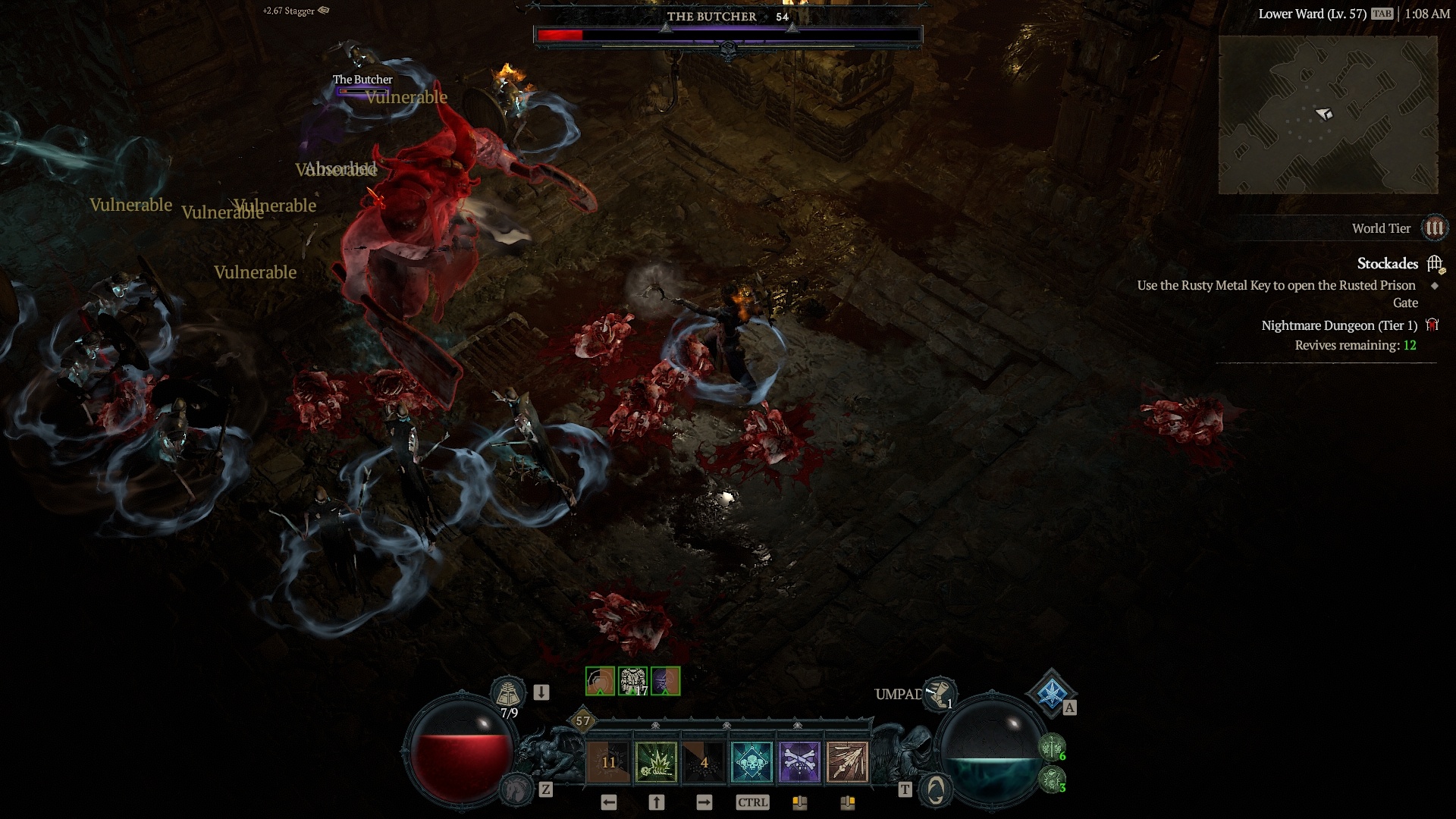
Task: Click the skeleton warrior minion counter showing 6
Action: (x=1052, y=748)
